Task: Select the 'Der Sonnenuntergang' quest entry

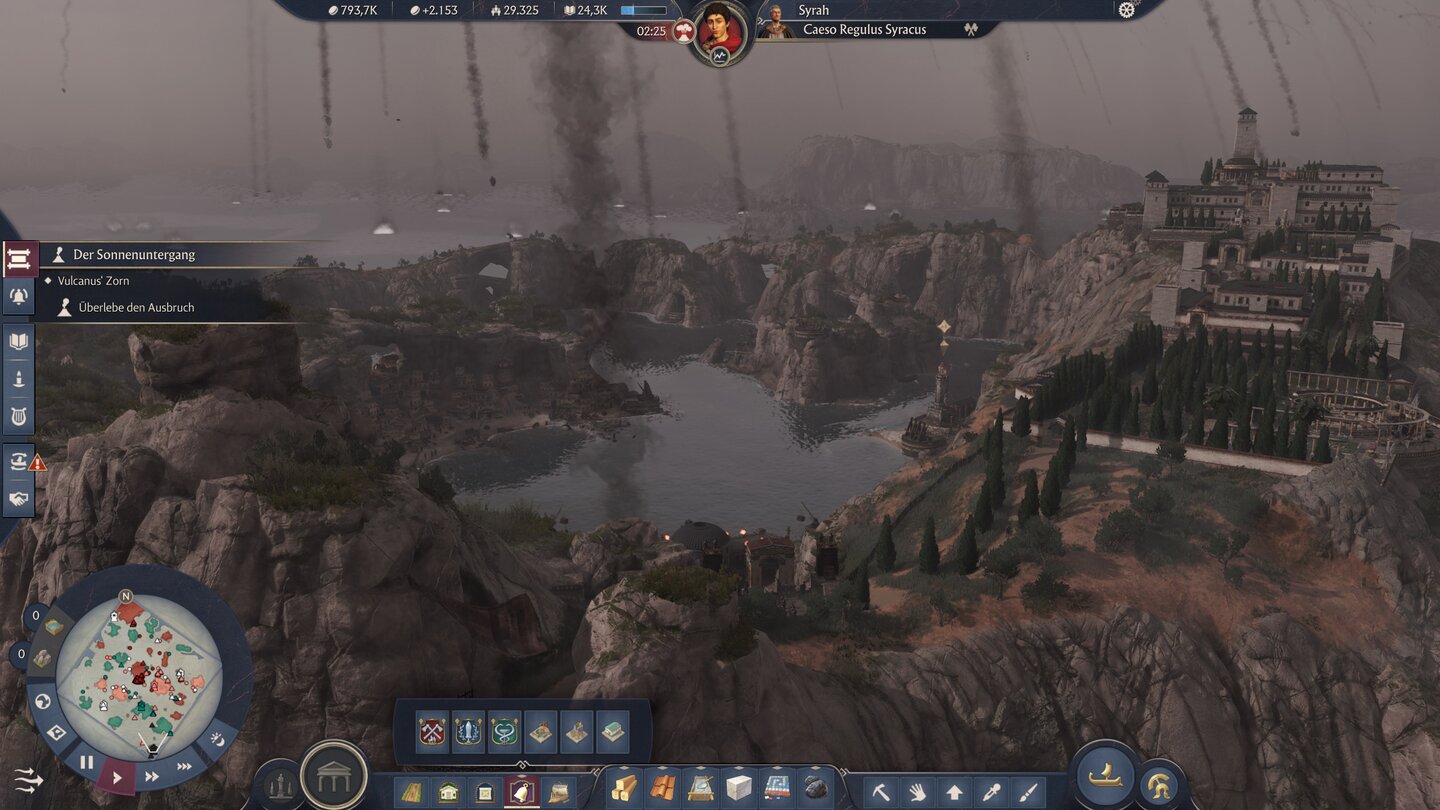Action: [x=134, y=255]
